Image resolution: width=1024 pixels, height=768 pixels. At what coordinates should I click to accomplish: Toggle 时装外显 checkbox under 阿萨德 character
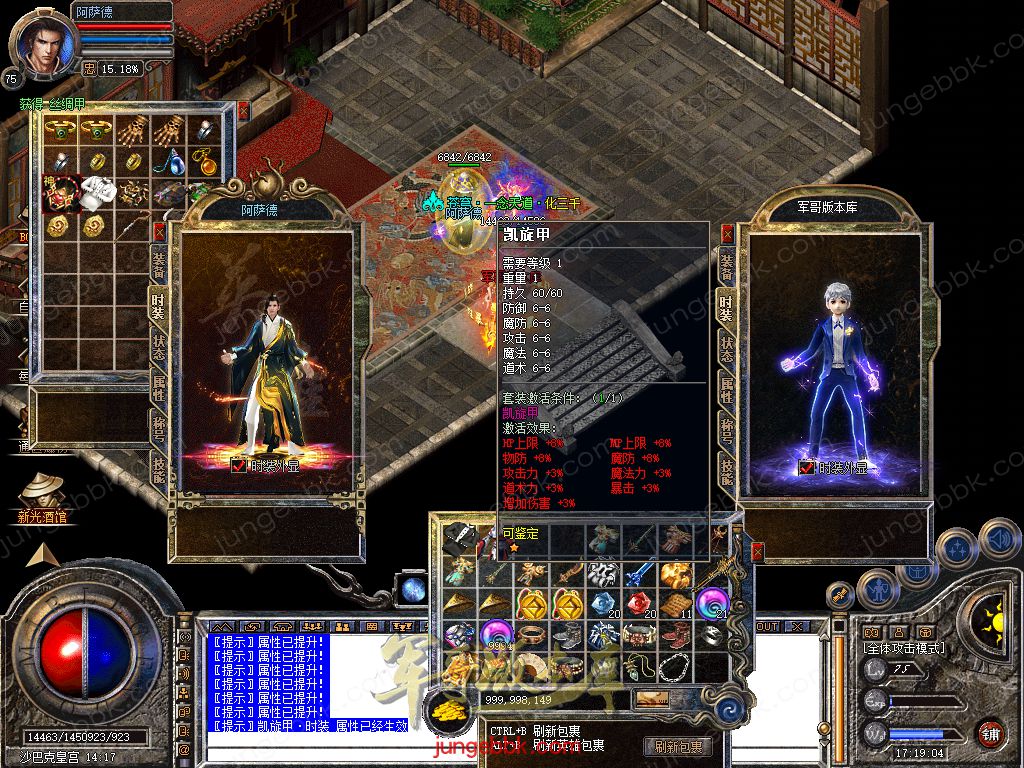[238, 465]
